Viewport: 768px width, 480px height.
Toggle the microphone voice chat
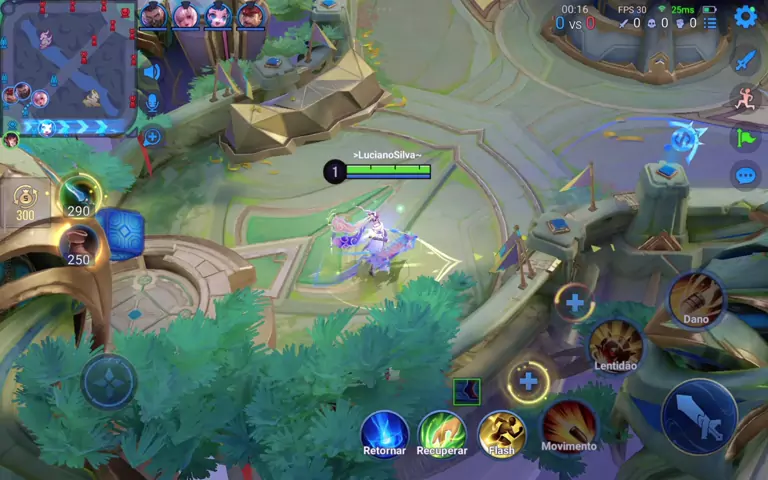(x=152, y=102)
